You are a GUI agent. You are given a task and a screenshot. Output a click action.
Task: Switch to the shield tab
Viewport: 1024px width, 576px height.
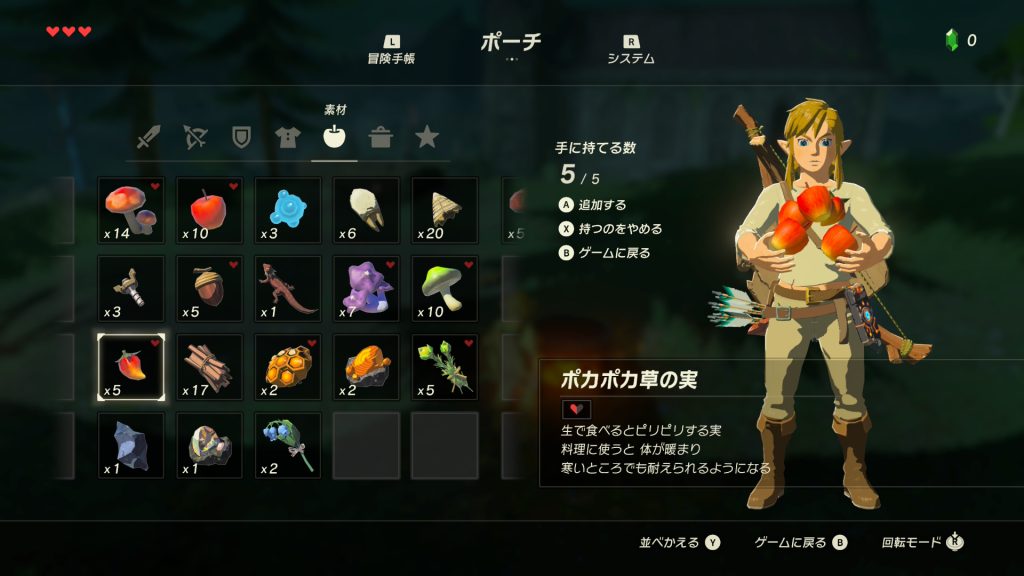[x=241, y=137]
